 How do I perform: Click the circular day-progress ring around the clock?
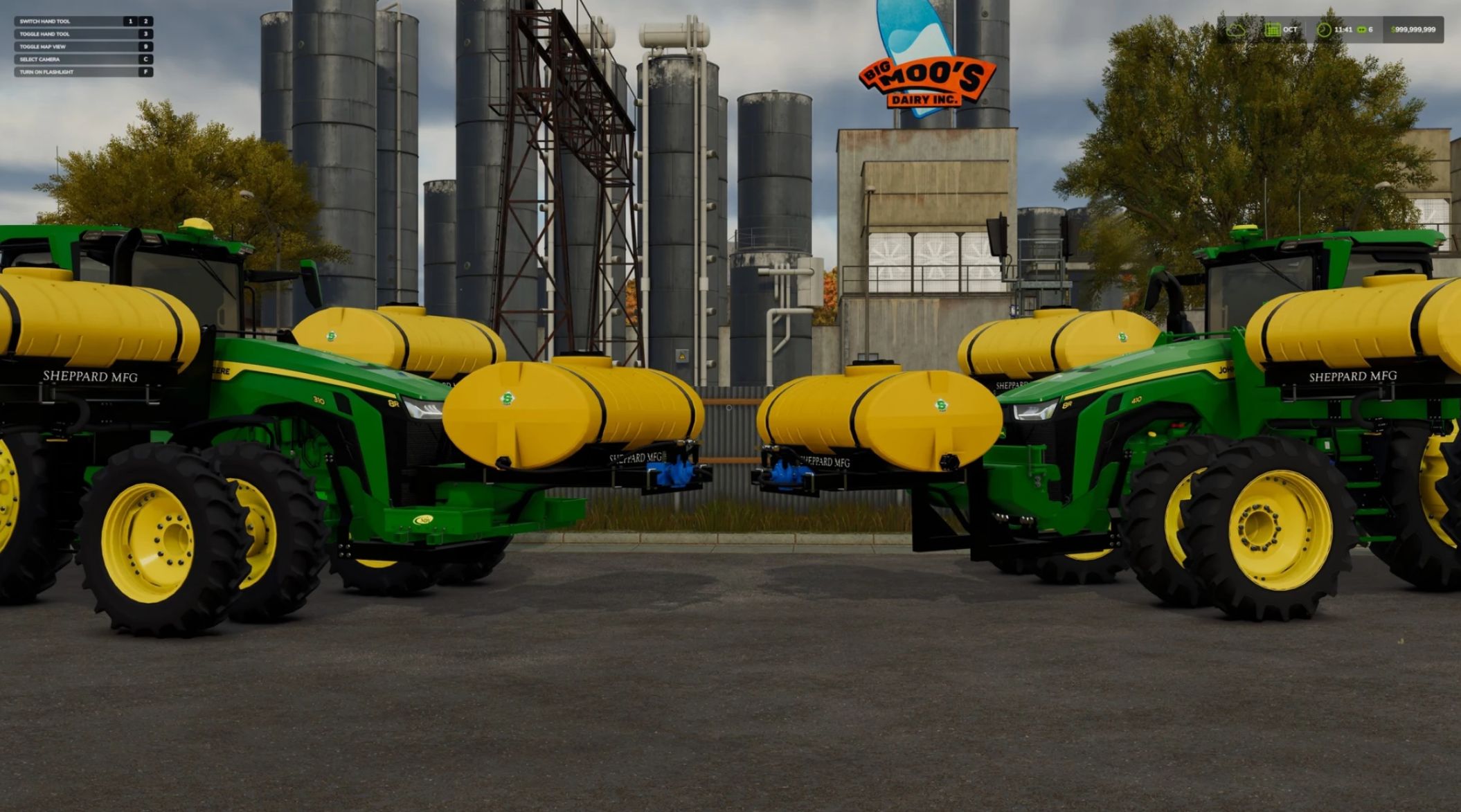pos(1325,30)
